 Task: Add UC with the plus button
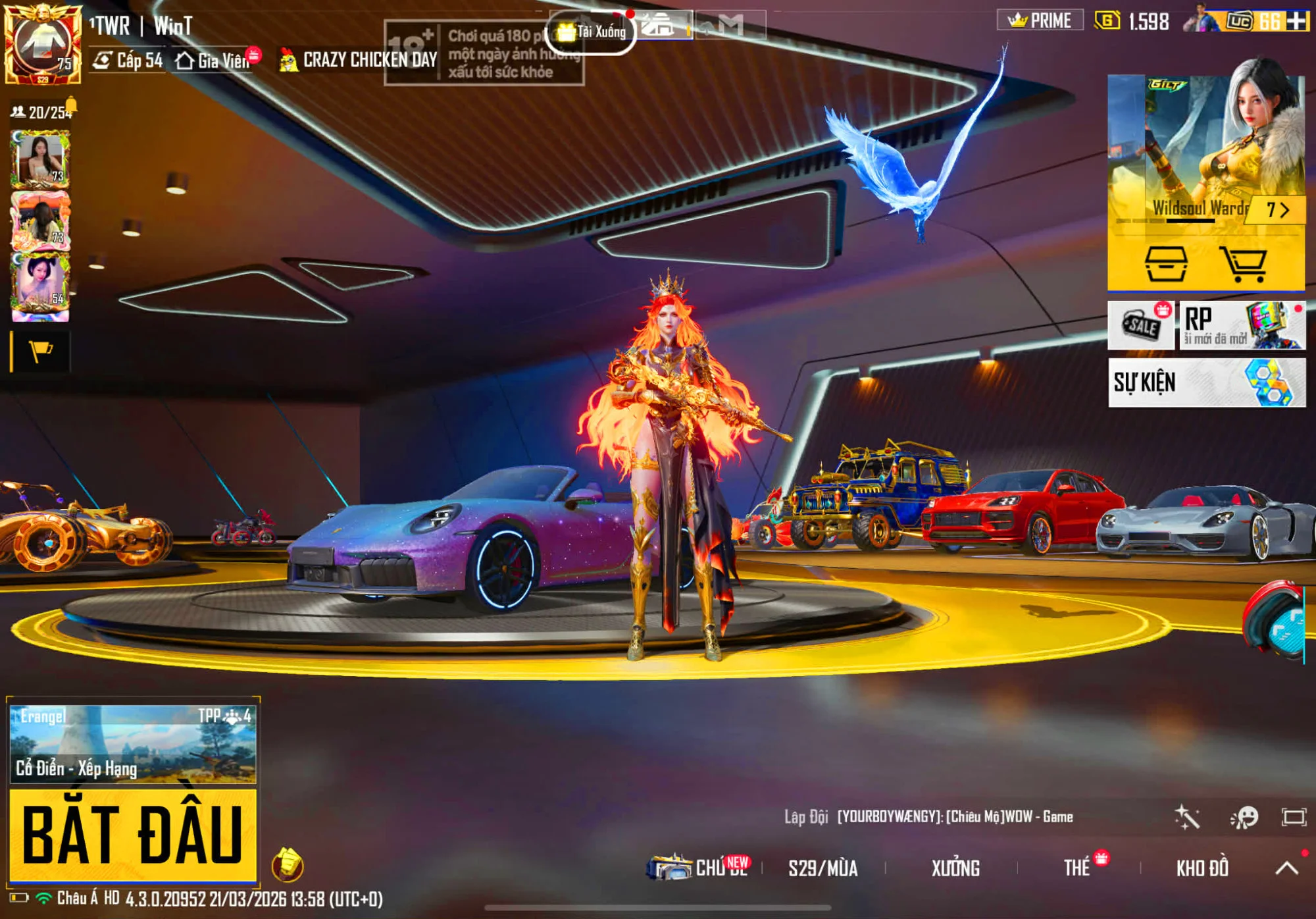tap(1297, 21)
